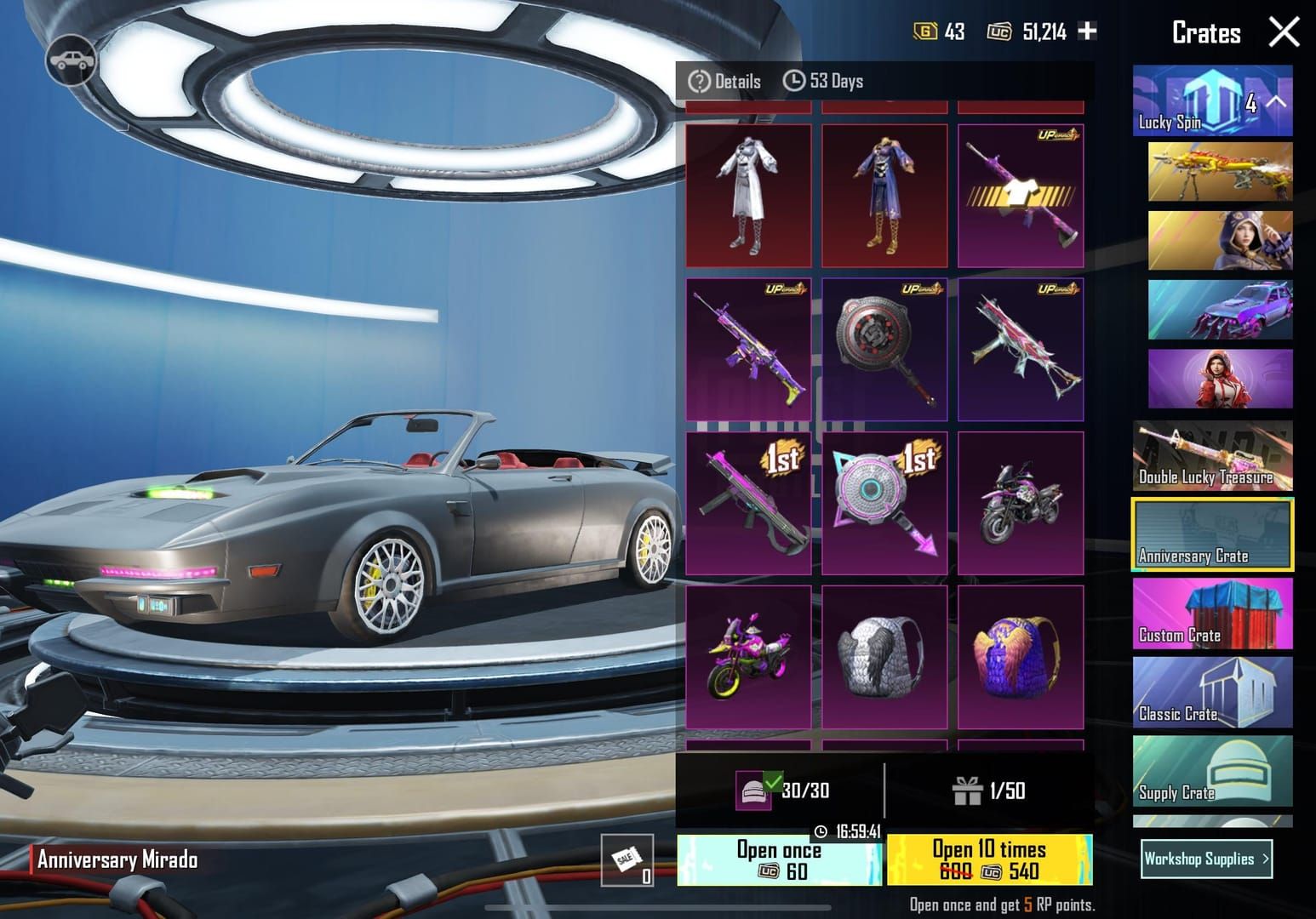Viewport: 1316px width, 919px height.
Task: Open Workshop Supplies
Action: [x=1205, y=859]
